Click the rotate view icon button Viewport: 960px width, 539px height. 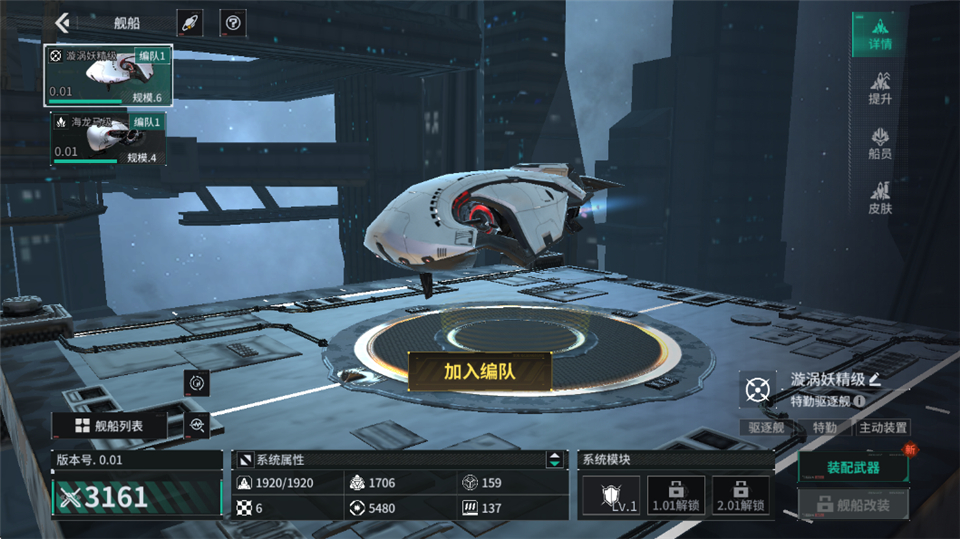click(197, 382)
